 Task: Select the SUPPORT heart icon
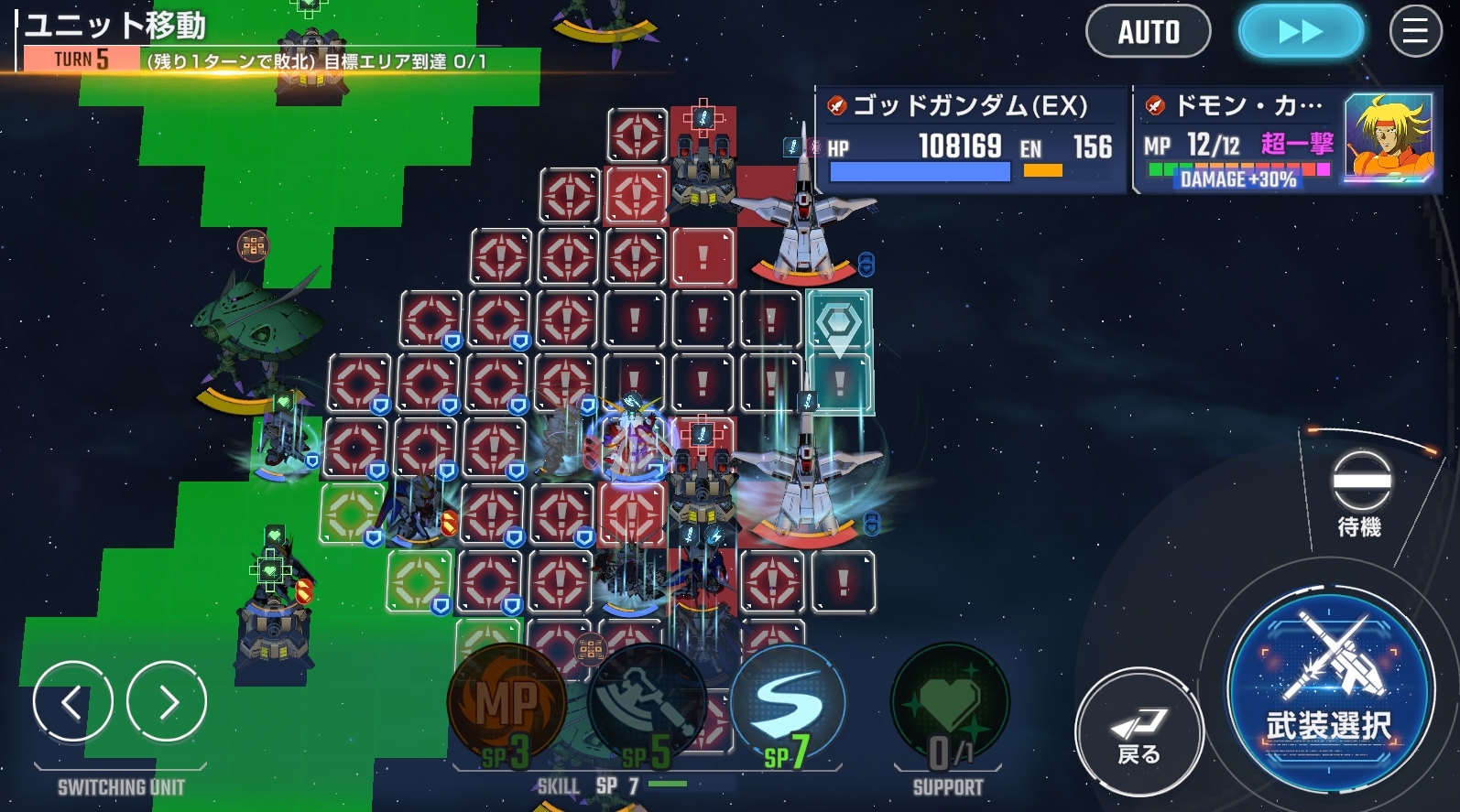point(949,706)
